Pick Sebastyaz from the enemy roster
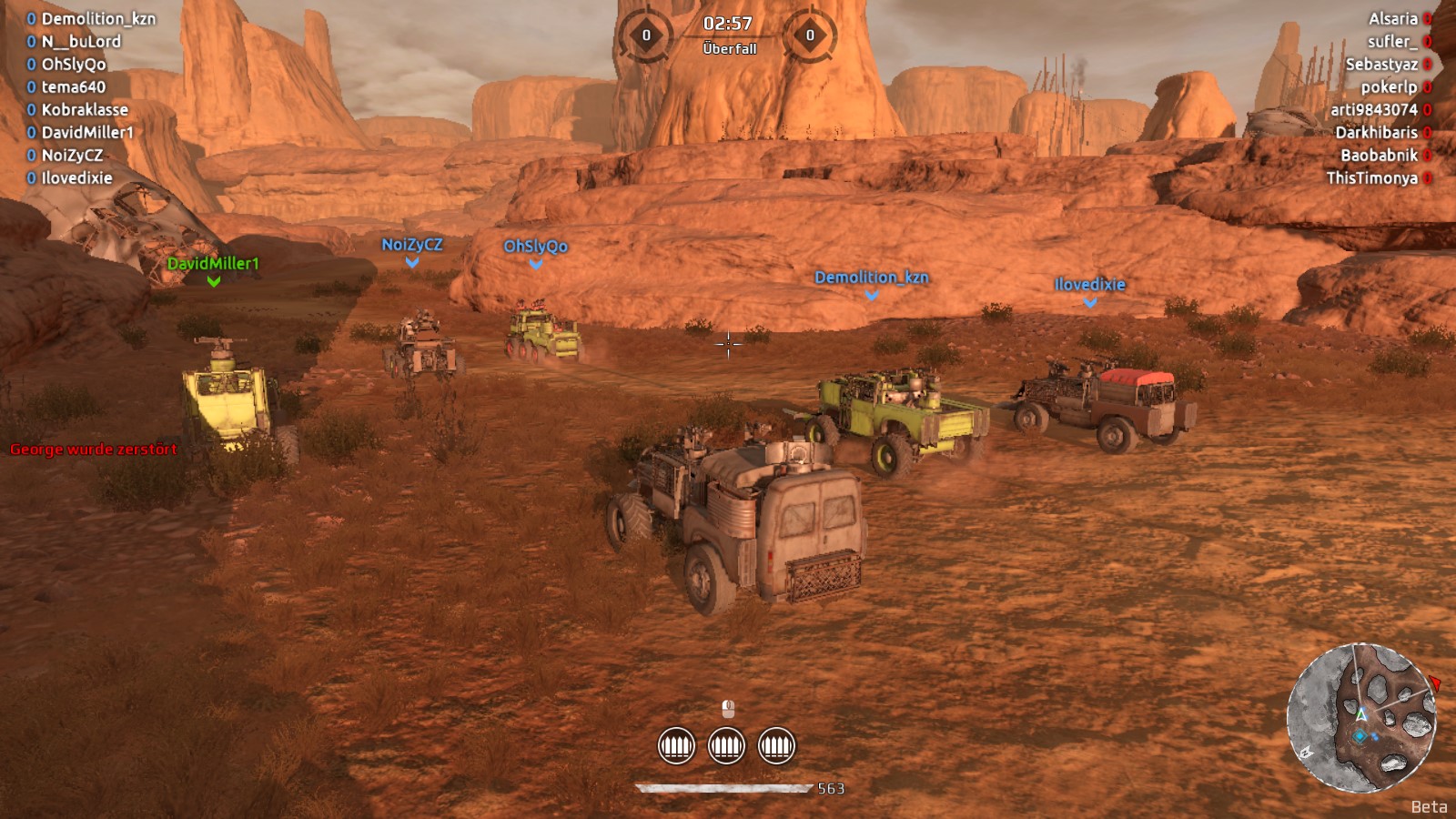 [x=1380, y=65]
